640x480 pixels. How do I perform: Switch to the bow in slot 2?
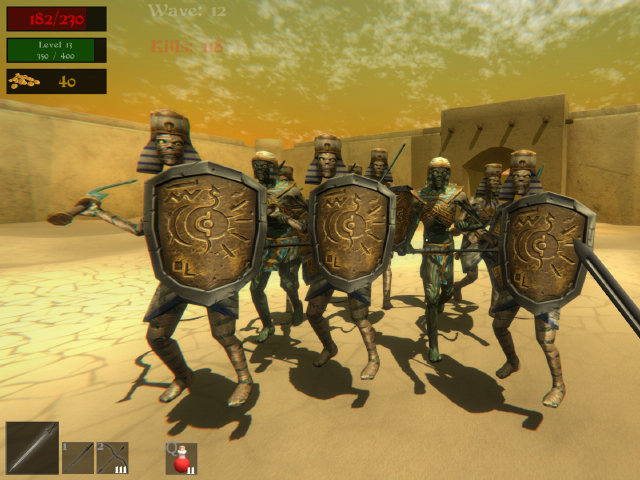(112, 458)
